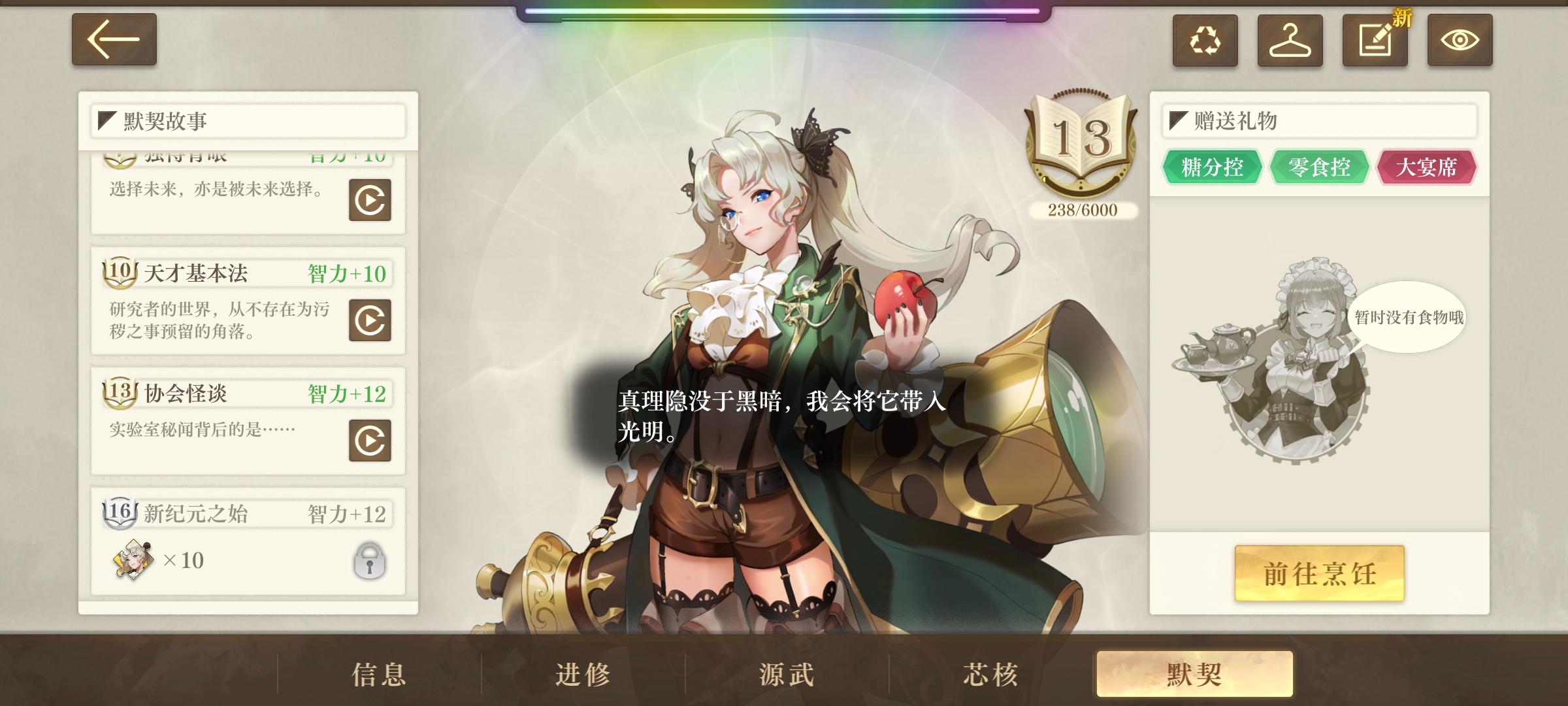Viewport: 1568px width, 706px height.
Task: Select the 糖分控 gift preference tag
Action: 1212,167
